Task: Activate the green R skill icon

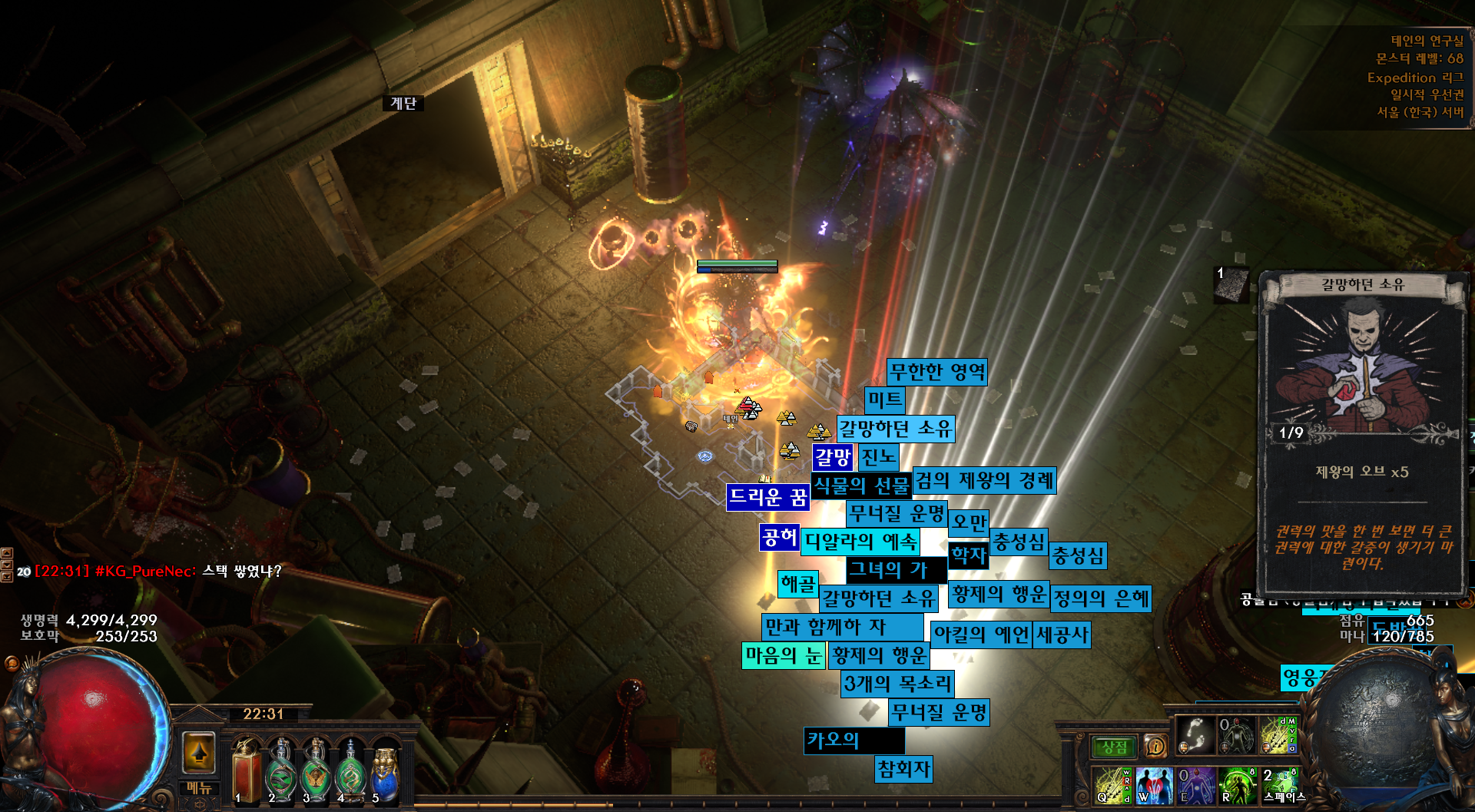Action: [1237, 785]
